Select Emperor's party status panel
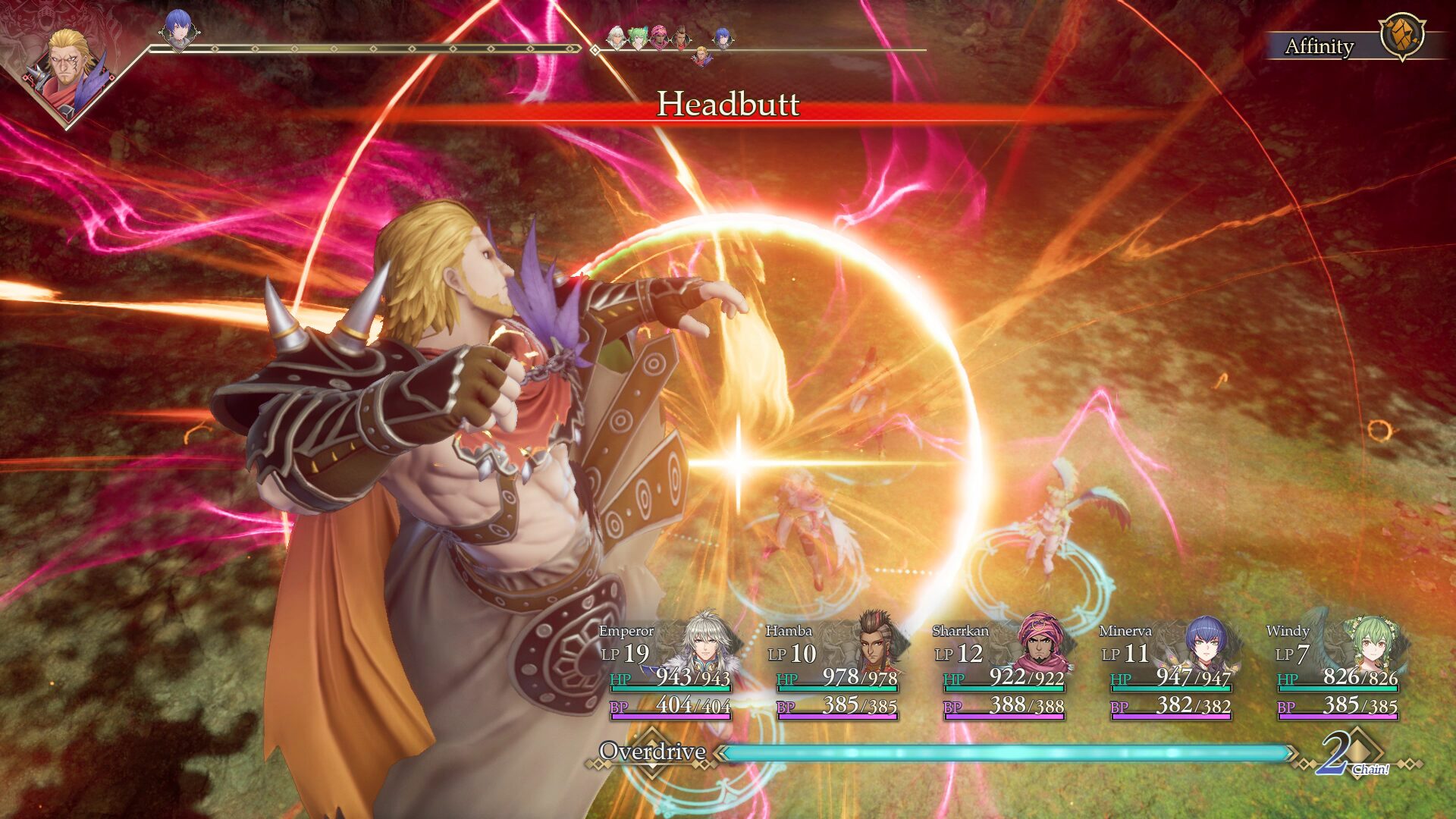 pos(667,671)
